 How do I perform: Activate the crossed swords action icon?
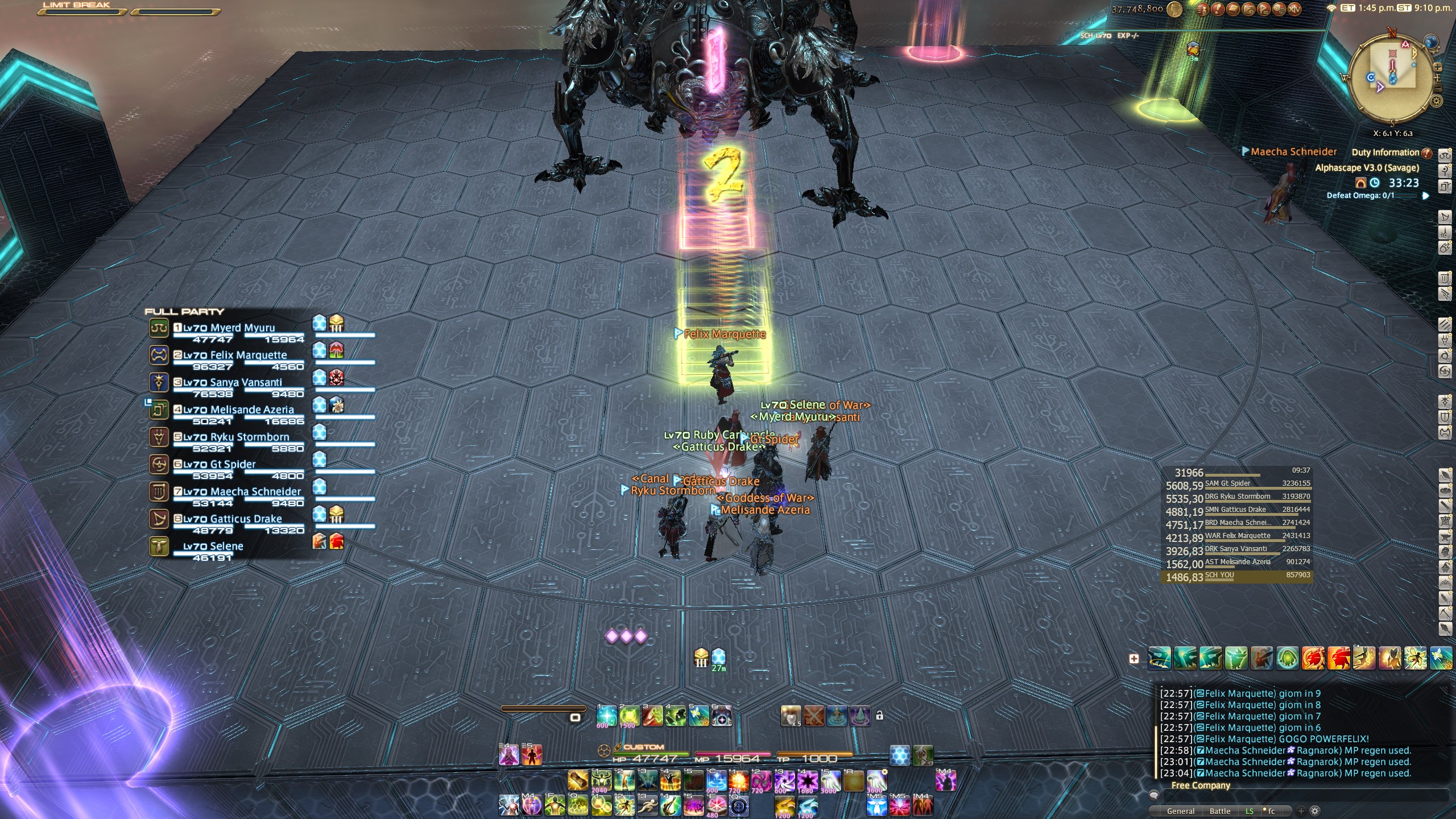pos(814,716)
